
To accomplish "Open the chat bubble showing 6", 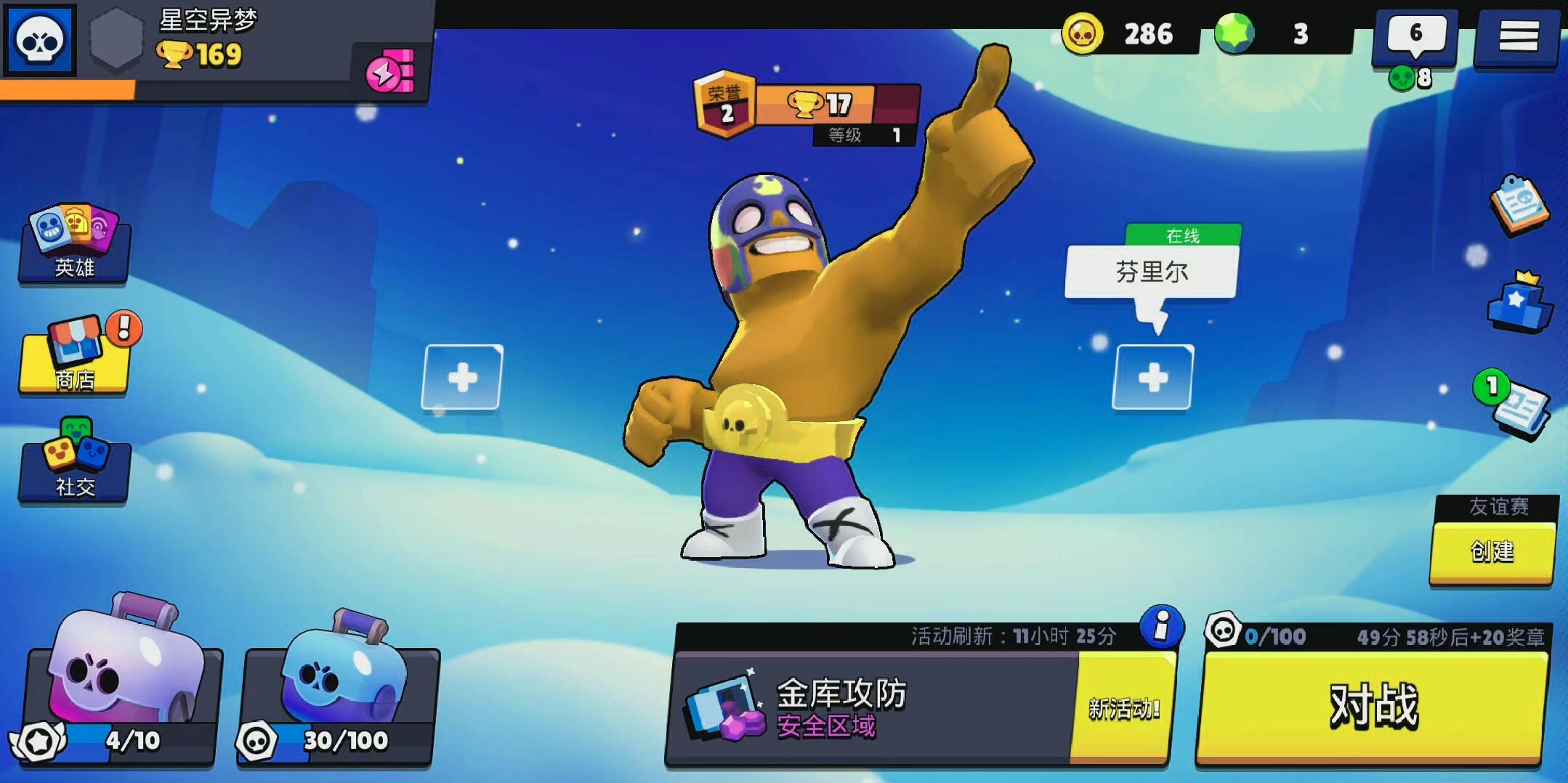I will [x=1415, y=36].
